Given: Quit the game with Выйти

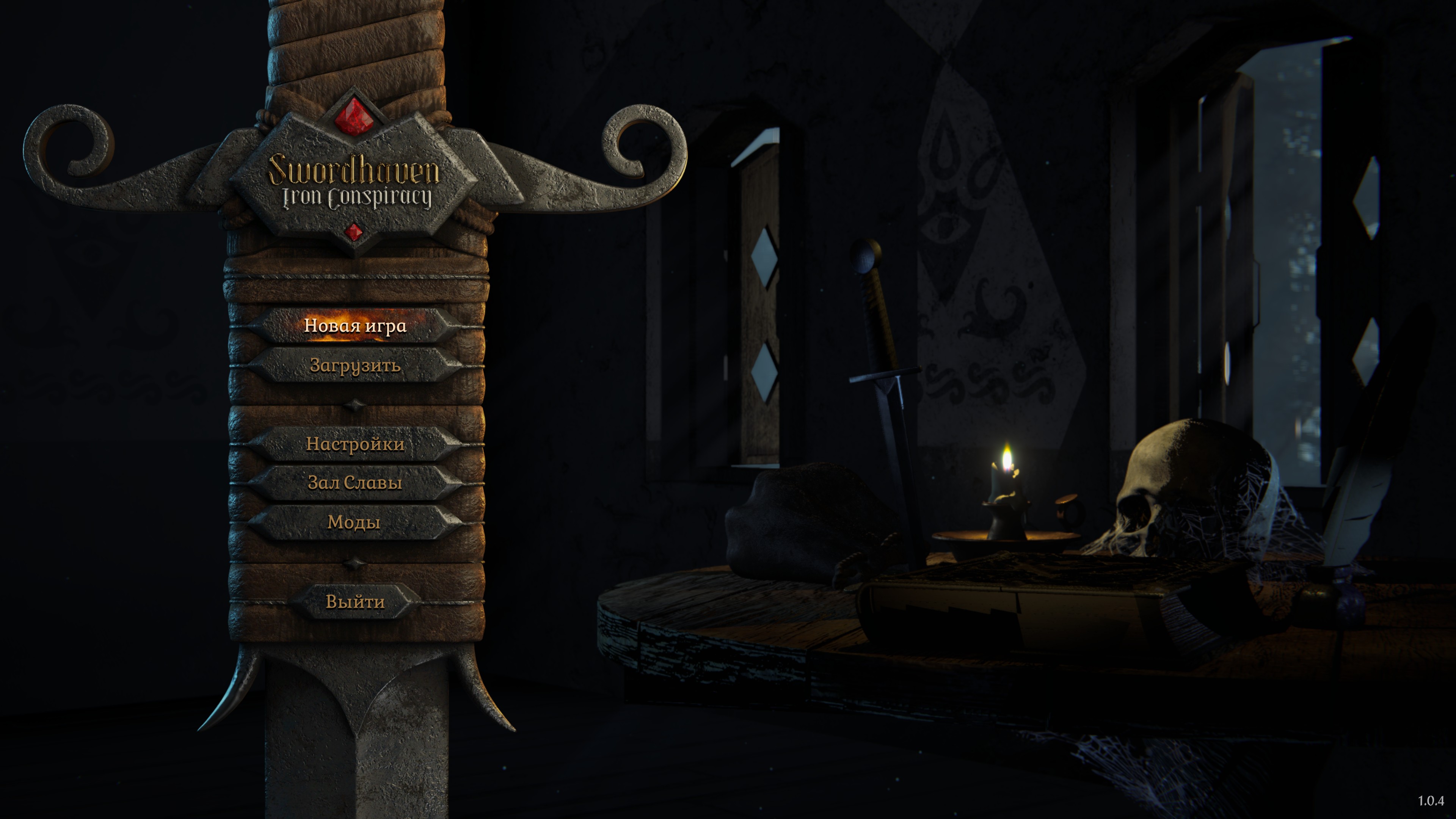Looking at the screenshot, I should (355, 602).
